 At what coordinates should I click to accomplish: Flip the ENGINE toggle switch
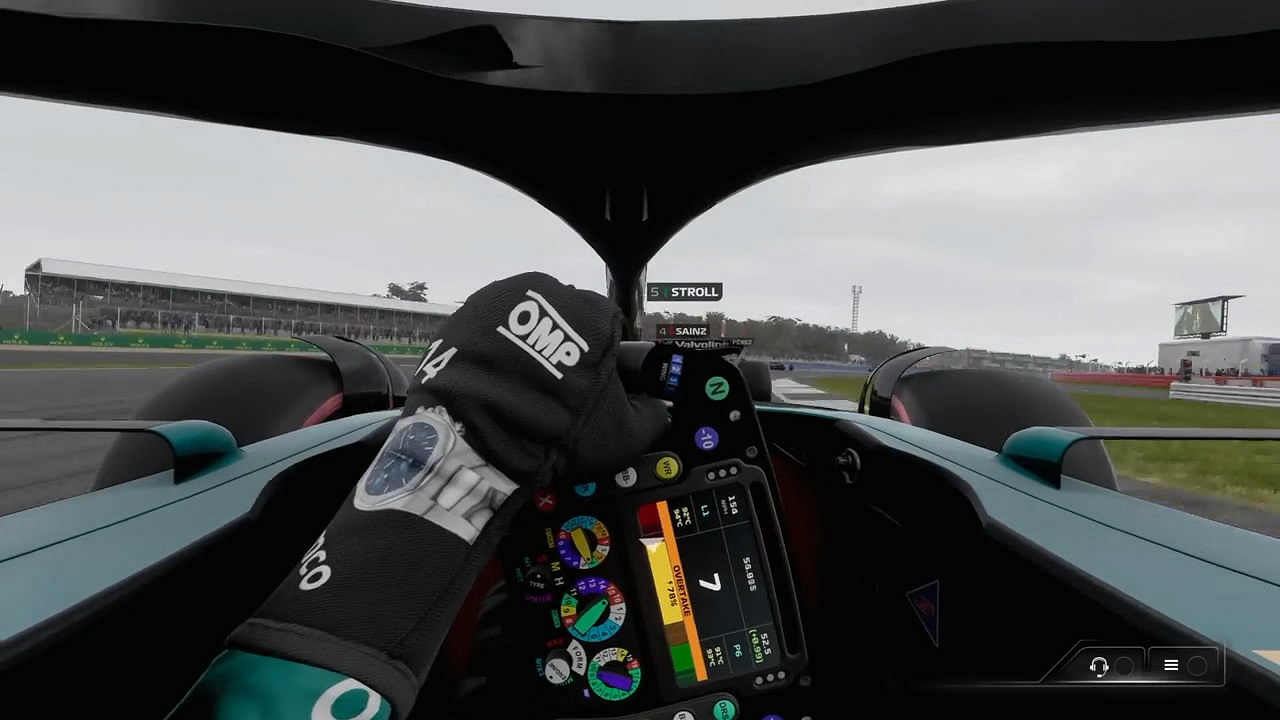point(558,670)
